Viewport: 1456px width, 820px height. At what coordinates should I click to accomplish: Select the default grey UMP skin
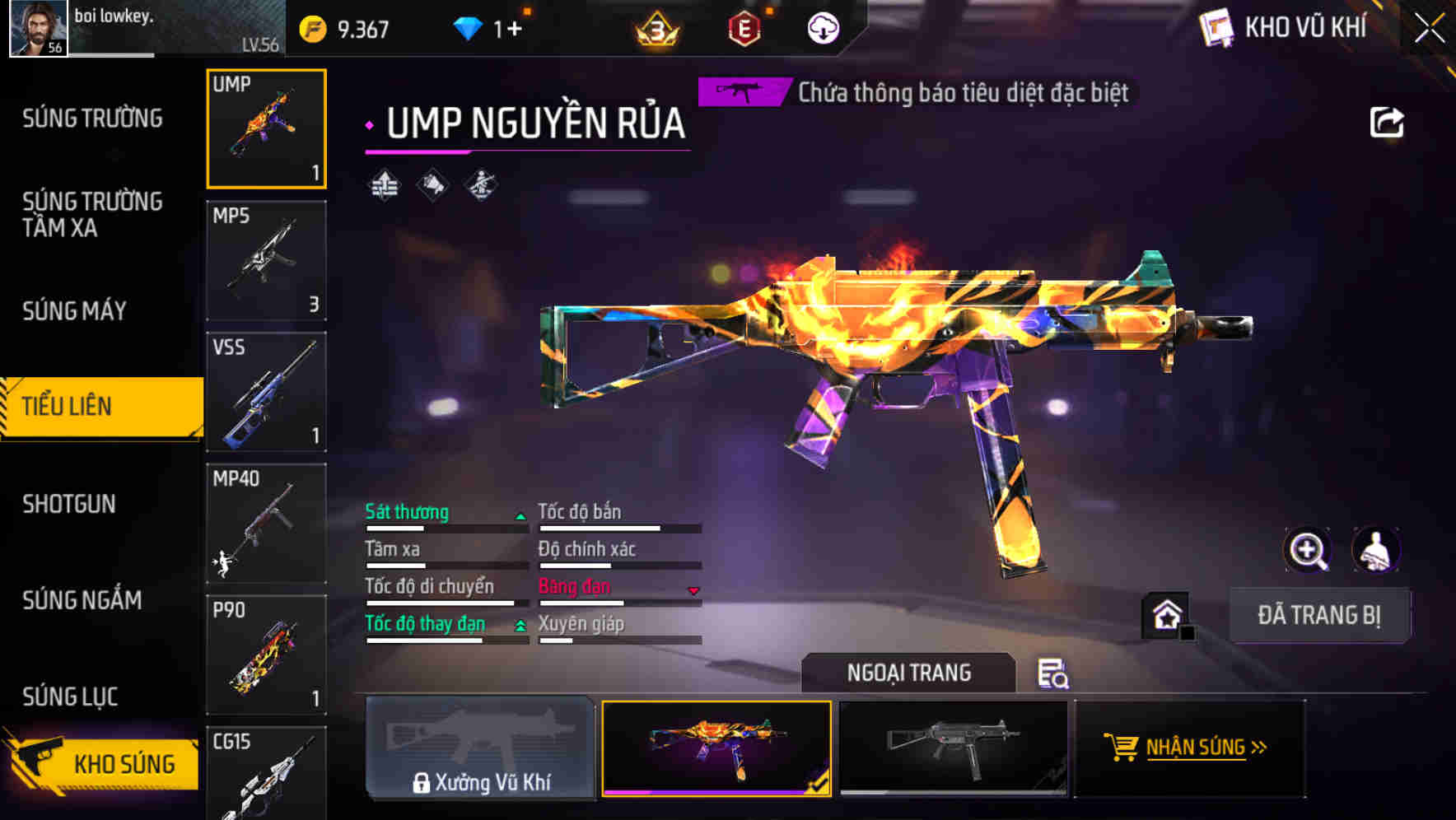(x=953, y=748)
